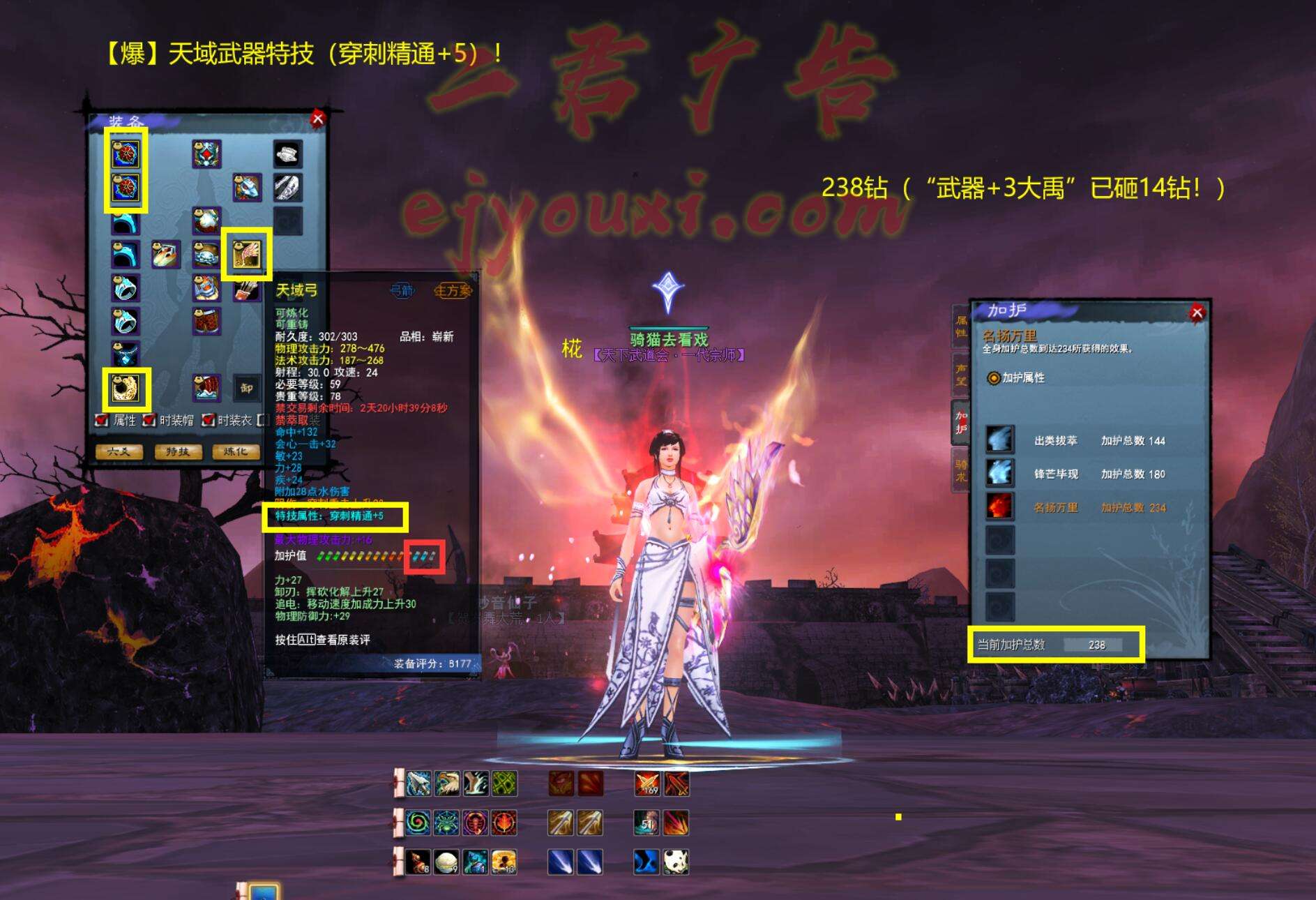Screen dimensions: 1316x900
Task: Open the 六爻 button in equipment panel
Action: [x=119, y=452]
